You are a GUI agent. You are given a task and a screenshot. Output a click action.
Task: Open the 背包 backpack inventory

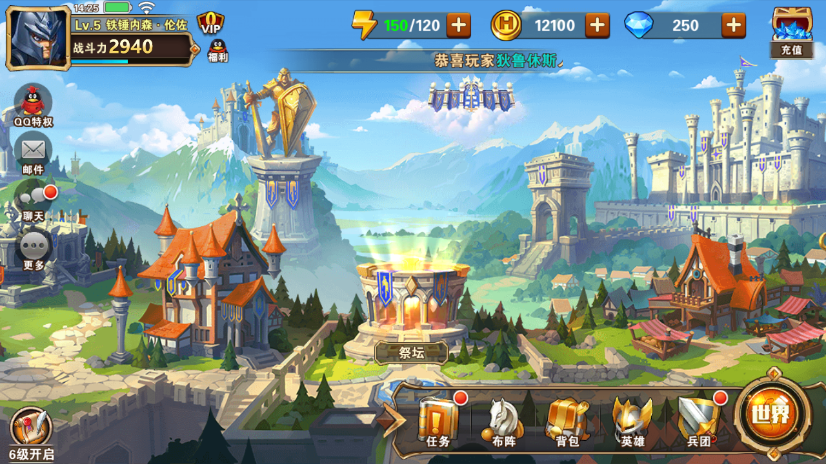[x=567, y=419]
